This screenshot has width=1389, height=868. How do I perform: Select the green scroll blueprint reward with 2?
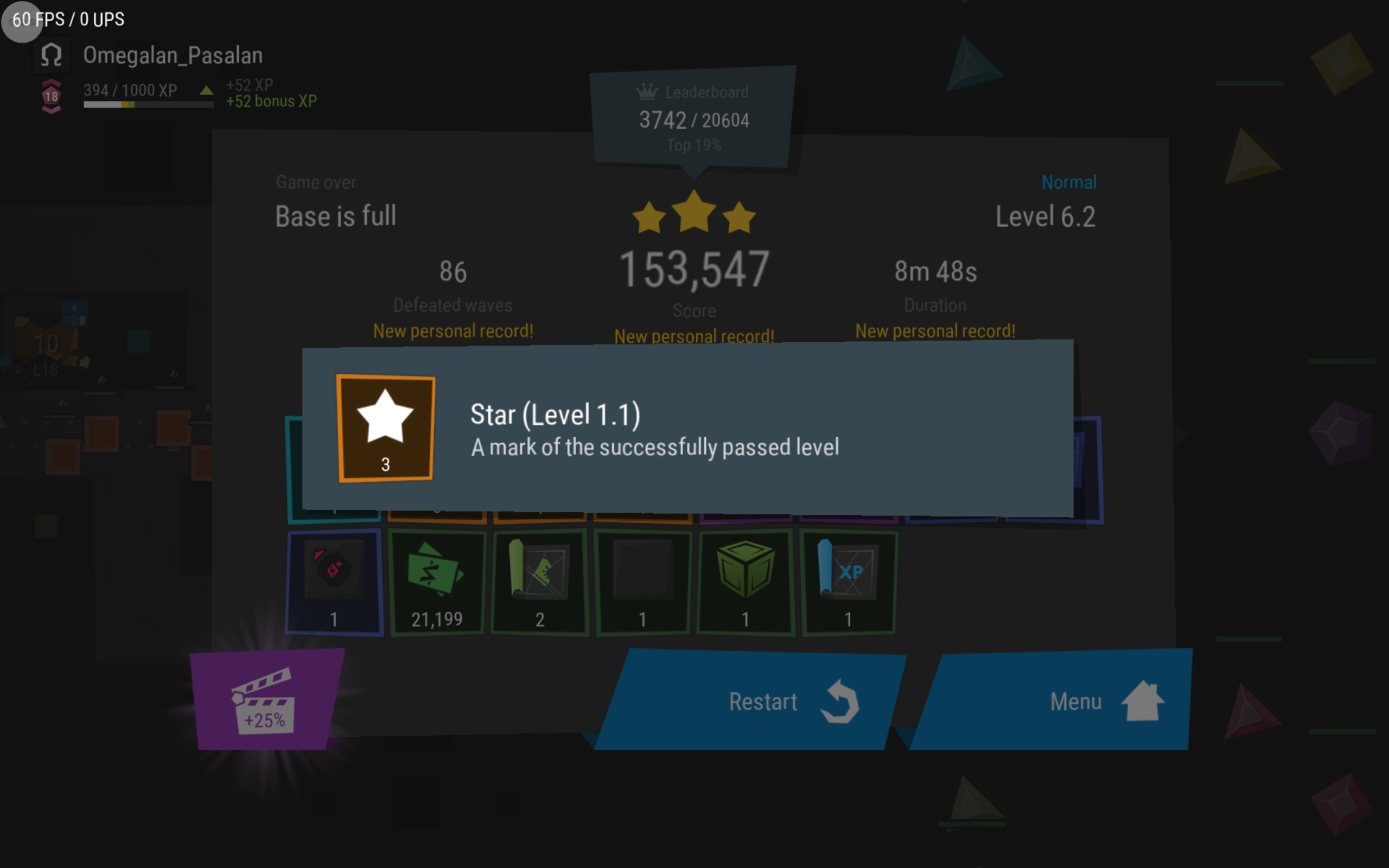coord(539,582)
